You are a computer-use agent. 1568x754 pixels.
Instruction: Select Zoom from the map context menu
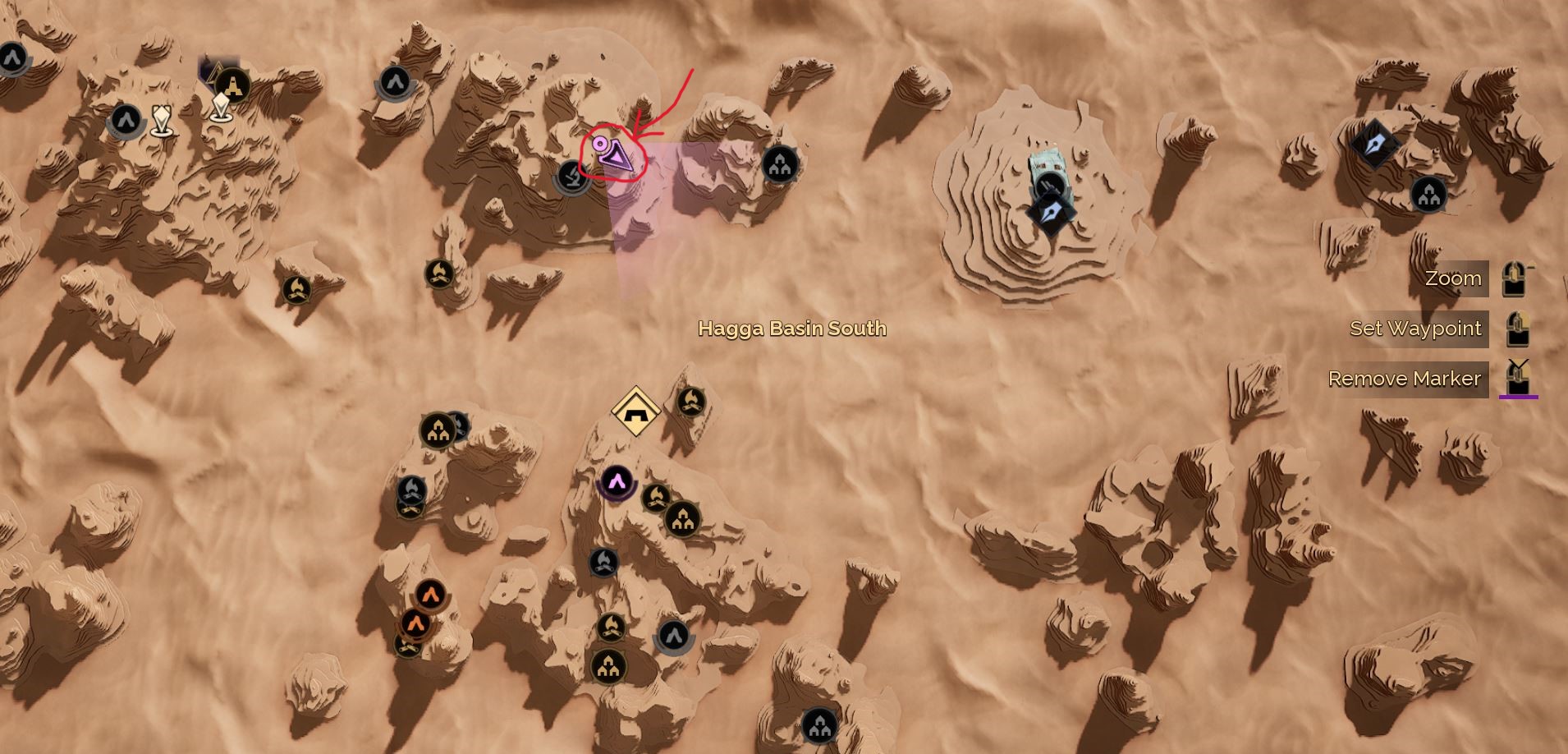[1453, 278]
